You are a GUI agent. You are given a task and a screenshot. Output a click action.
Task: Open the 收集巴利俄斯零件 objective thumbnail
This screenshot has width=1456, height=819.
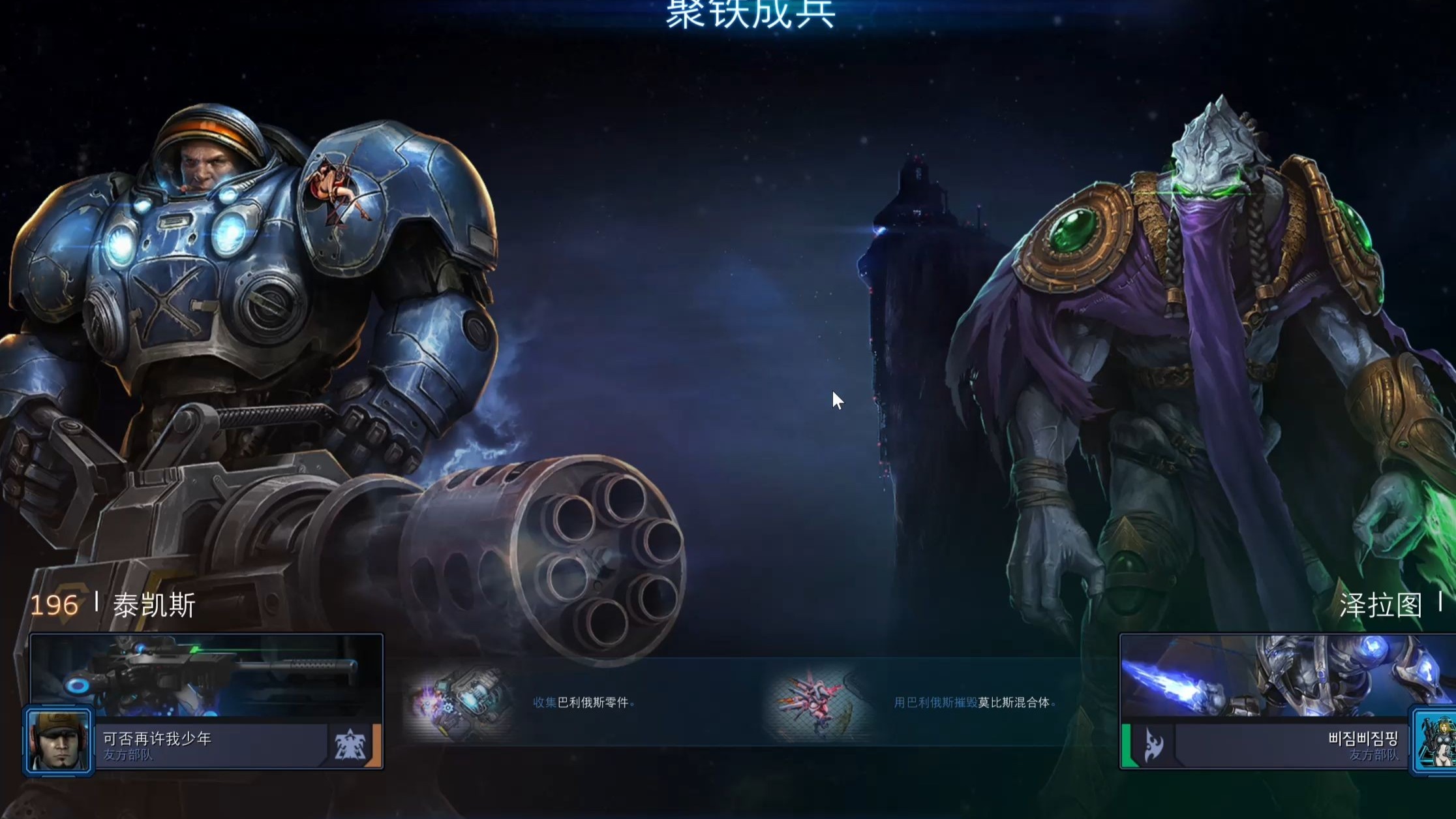coord(457,703)
